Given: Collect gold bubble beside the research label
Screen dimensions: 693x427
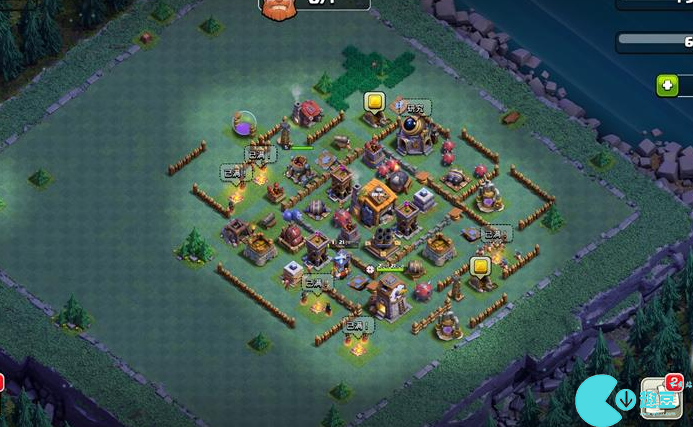Looking at the screenshot, I should [374, 102].
